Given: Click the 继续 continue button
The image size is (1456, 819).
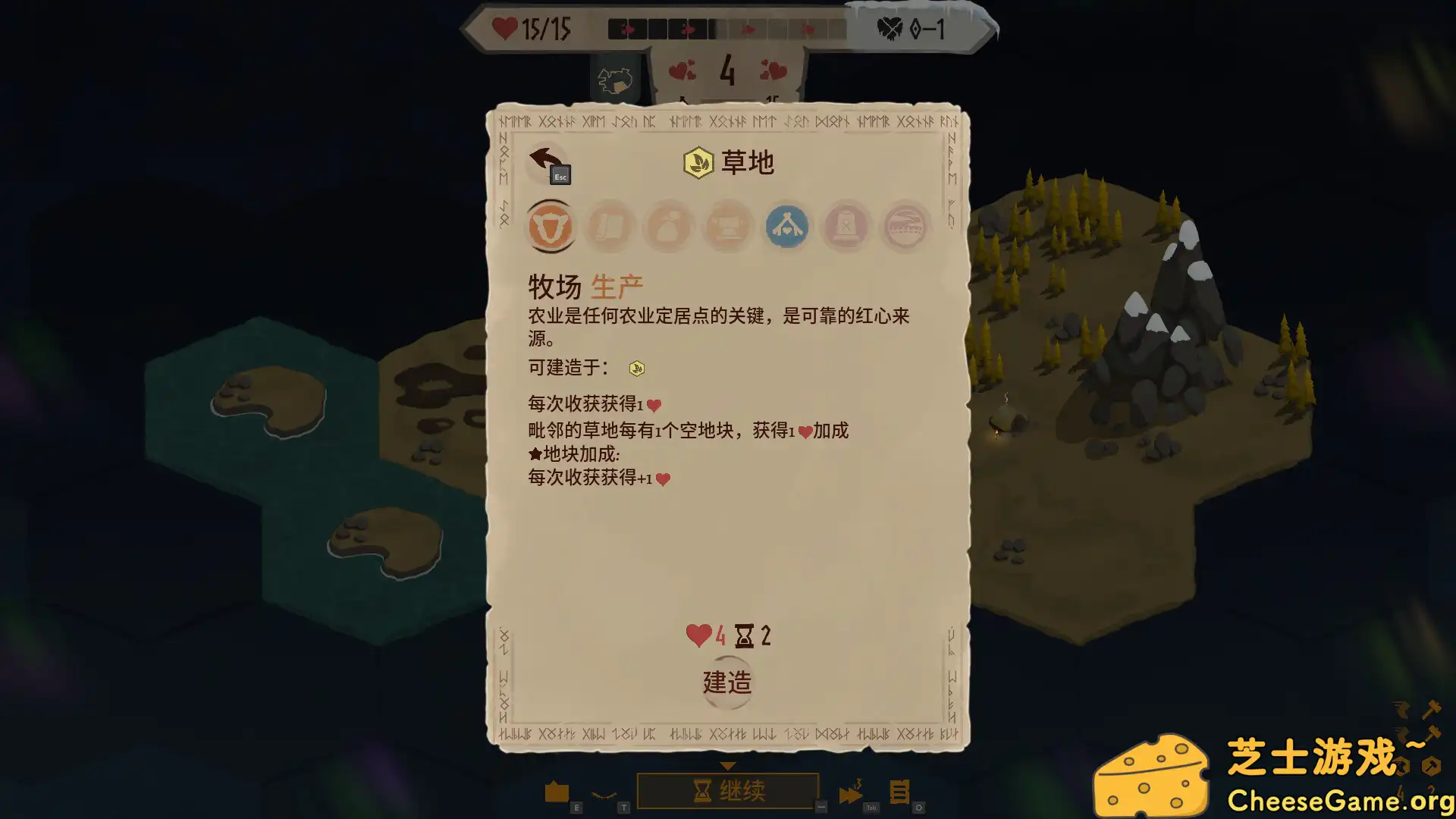Looking at the screenshot, I should pos(728,789).
